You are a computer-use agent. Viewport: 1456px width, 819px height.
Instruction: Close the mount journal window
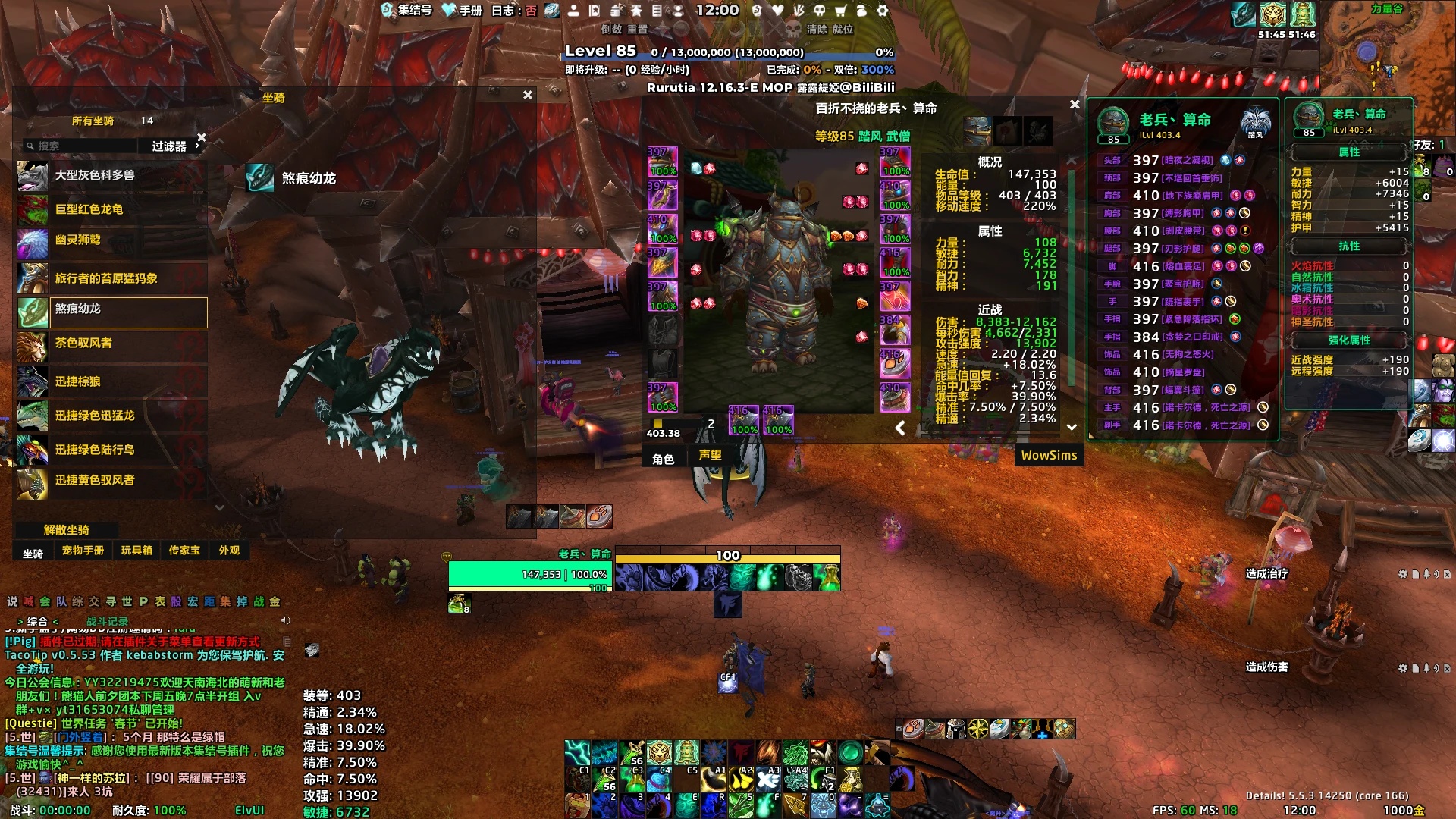(528, 96)
